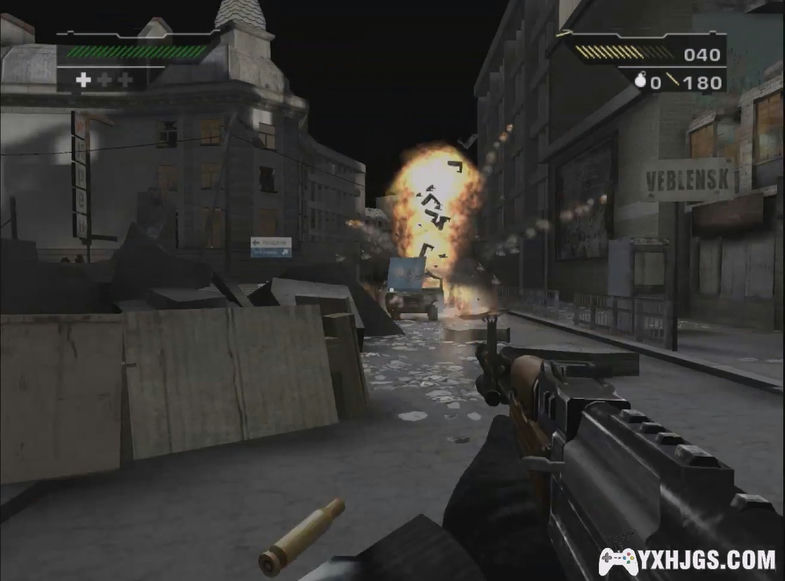Viewport: 785px width, 581px height.
Task: Click the reserve ammo bullet icon
Action: [673, 82]
